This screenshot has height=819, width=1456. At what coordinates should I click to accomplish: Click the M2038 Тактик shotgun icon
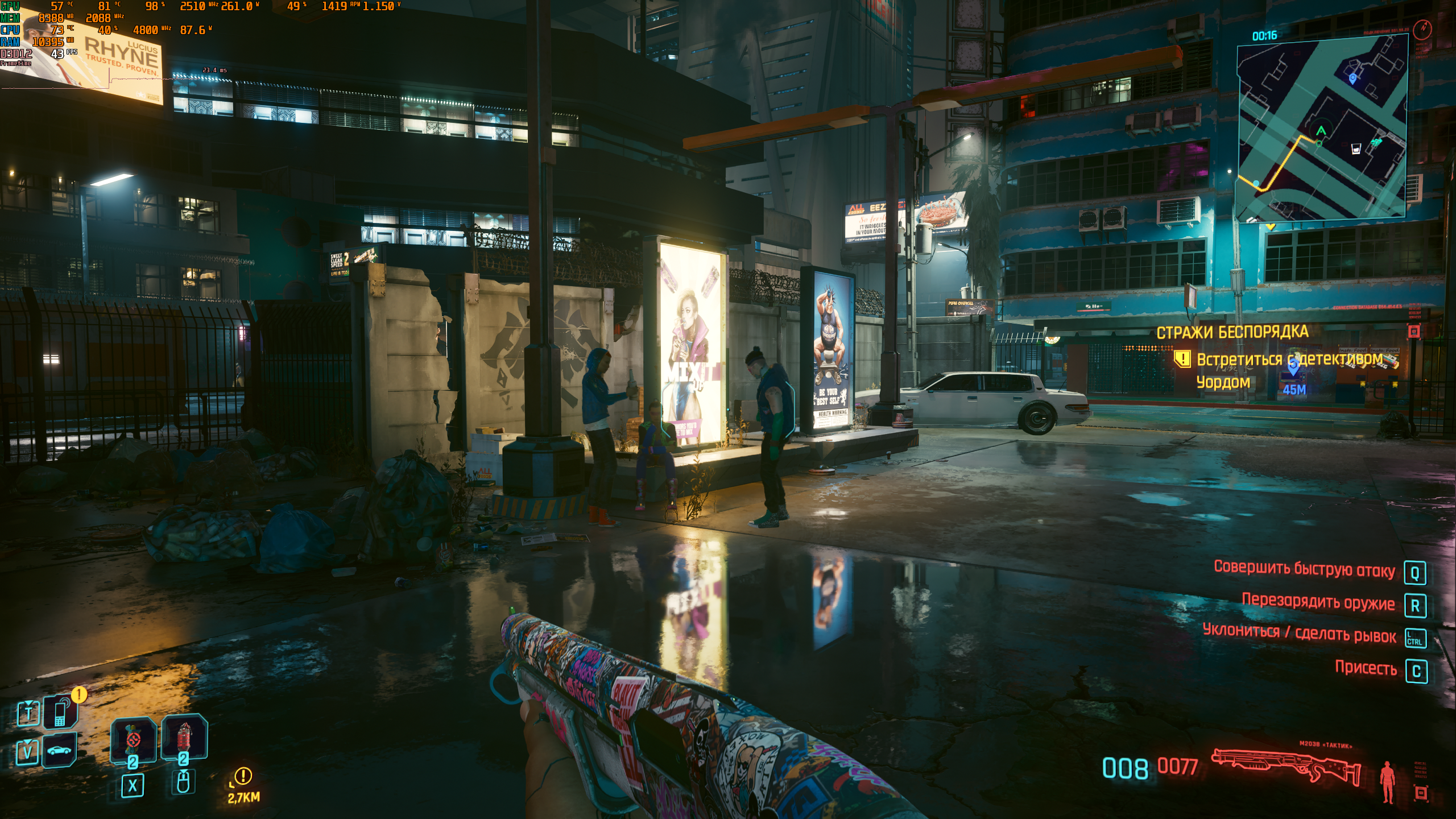(1285, 766)
